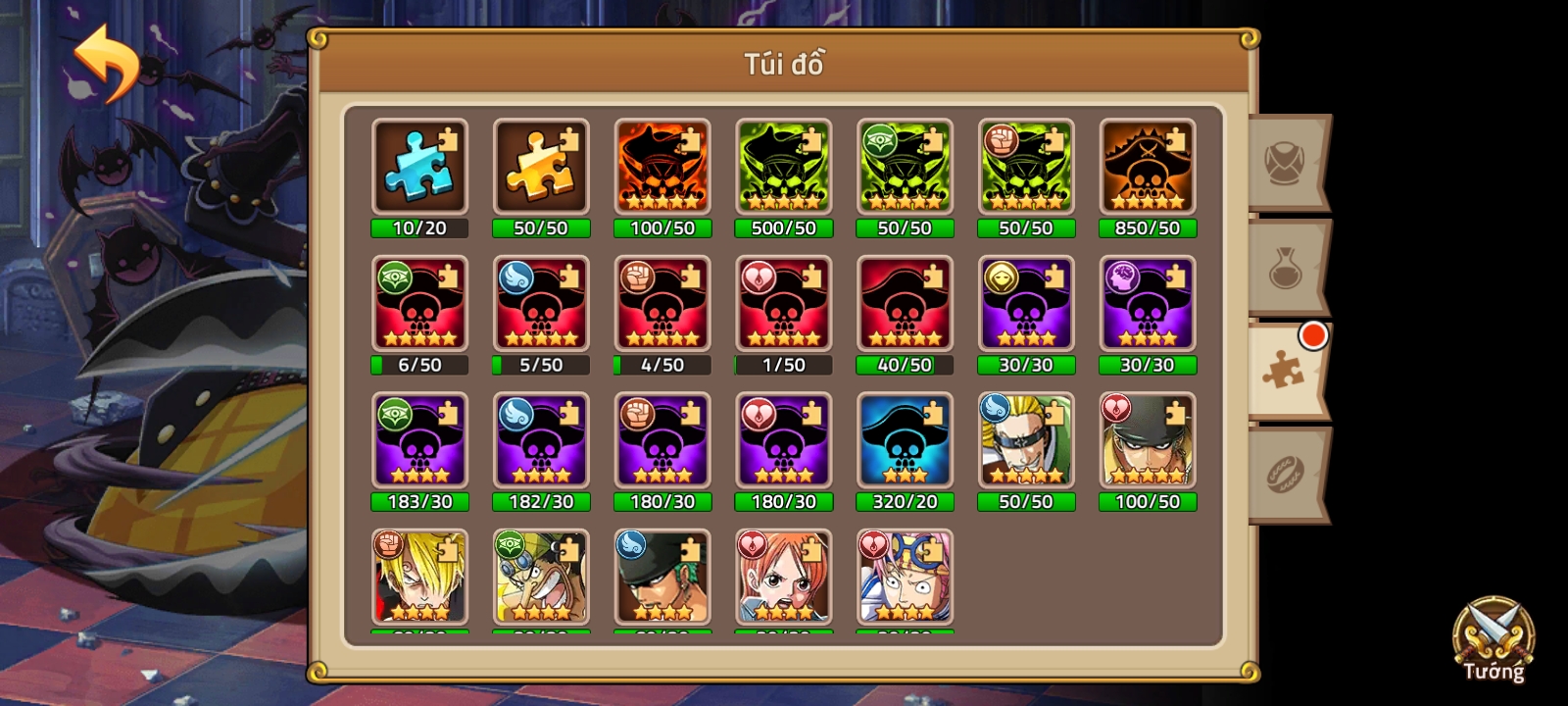Open the orange 5-star skull shard 100/50
The height and width of the screenshot is (706, 1568).
662,169
